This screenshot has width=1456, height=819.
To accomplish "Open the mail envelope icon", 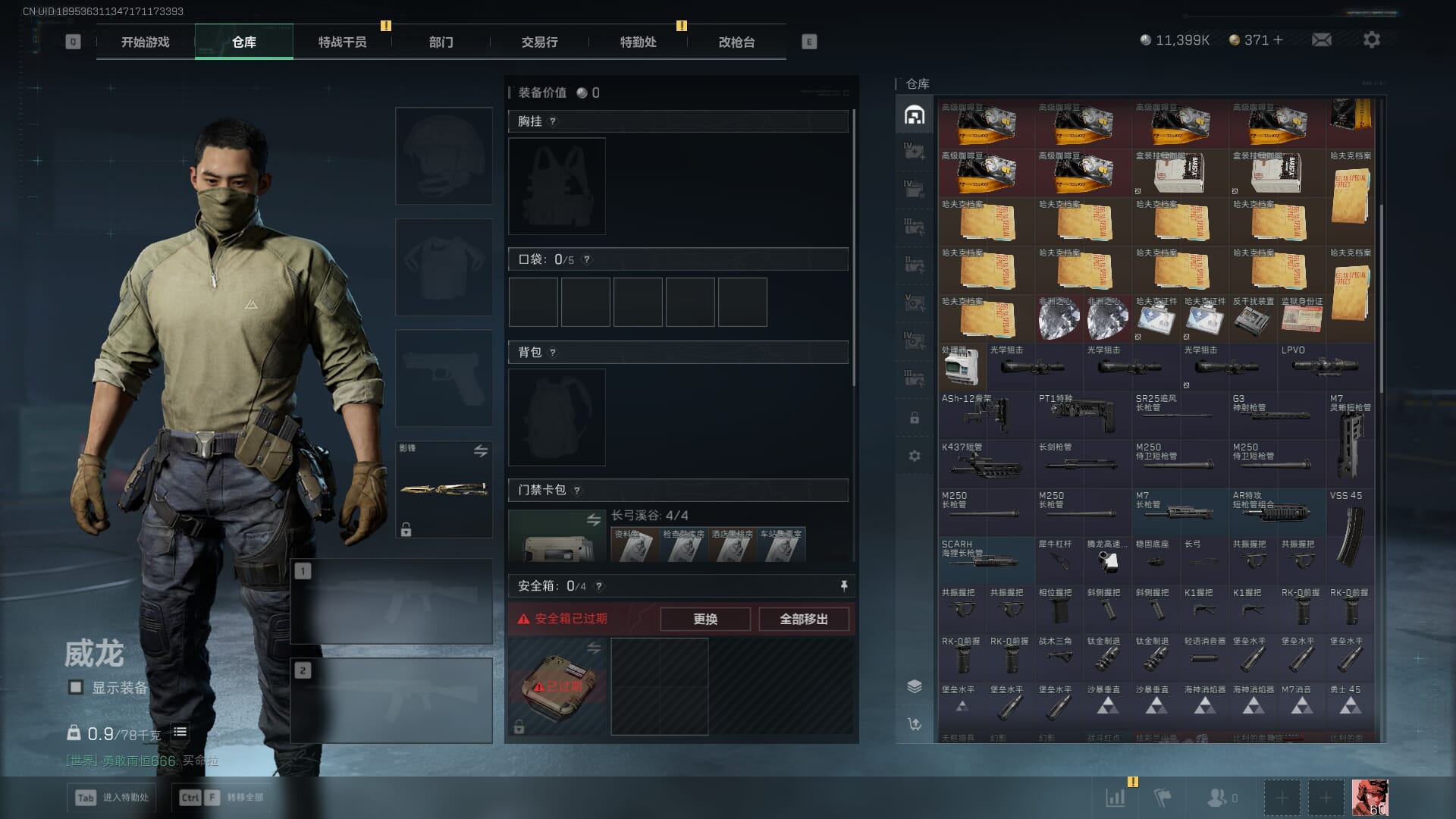I will point(1321,39).
